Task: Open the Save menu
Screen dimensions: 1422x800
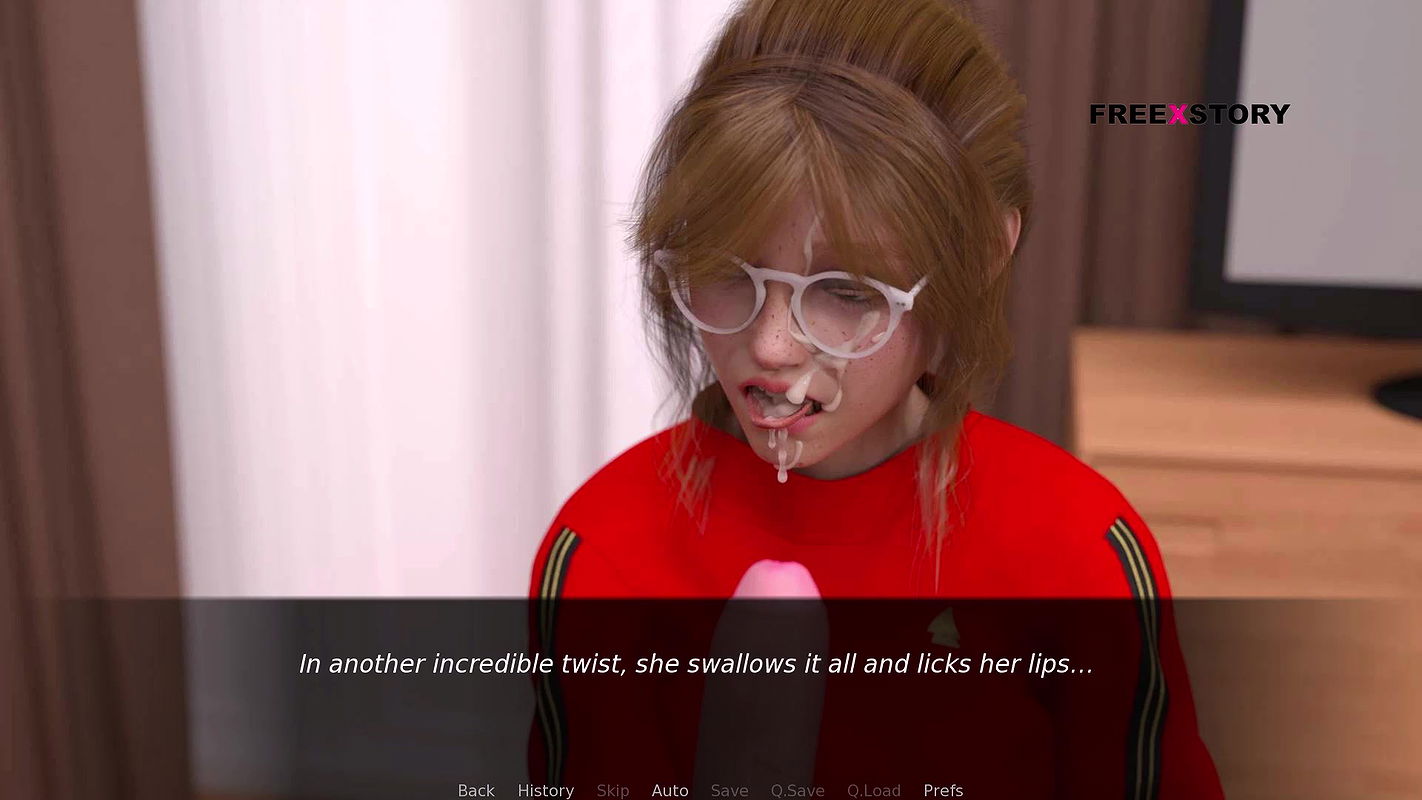Action: click(x=729, y=790)
